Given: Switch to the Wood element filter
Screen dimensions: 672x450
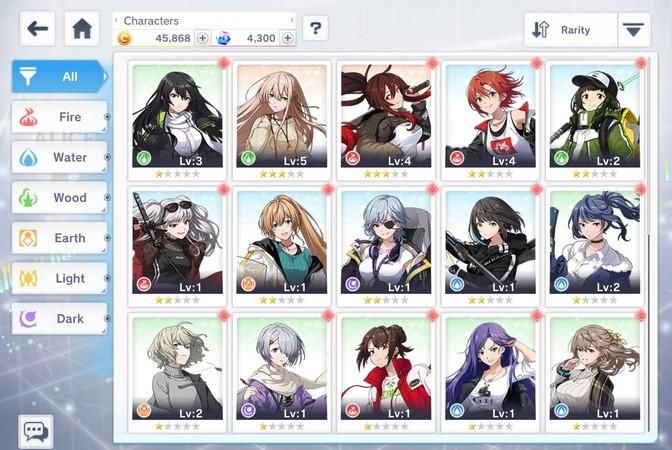Looking at the screenshot, I should [58, 198].
